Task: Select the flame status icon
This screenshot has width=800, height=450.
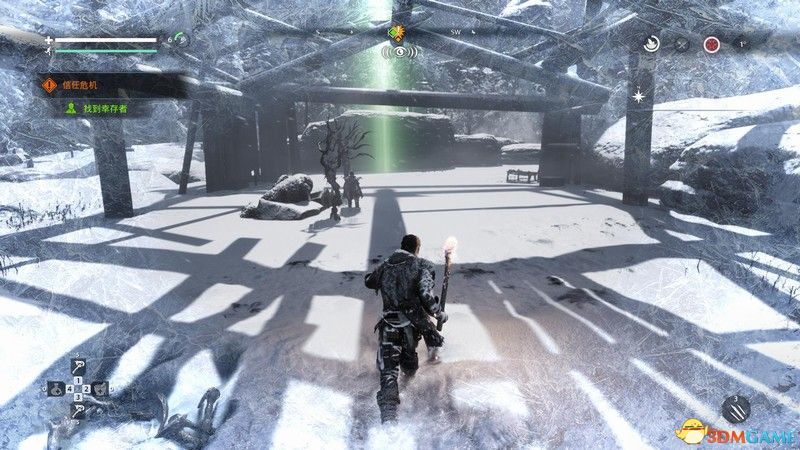Action: tap(651, 44)
